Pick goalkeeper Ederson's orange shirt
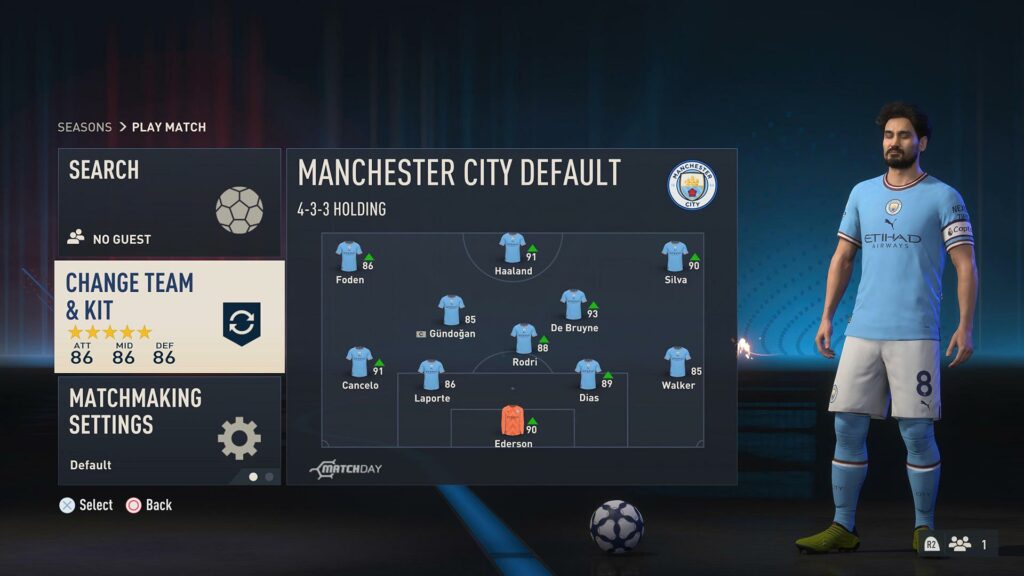This screenshot has width=1024, height=576. point(512,420)
